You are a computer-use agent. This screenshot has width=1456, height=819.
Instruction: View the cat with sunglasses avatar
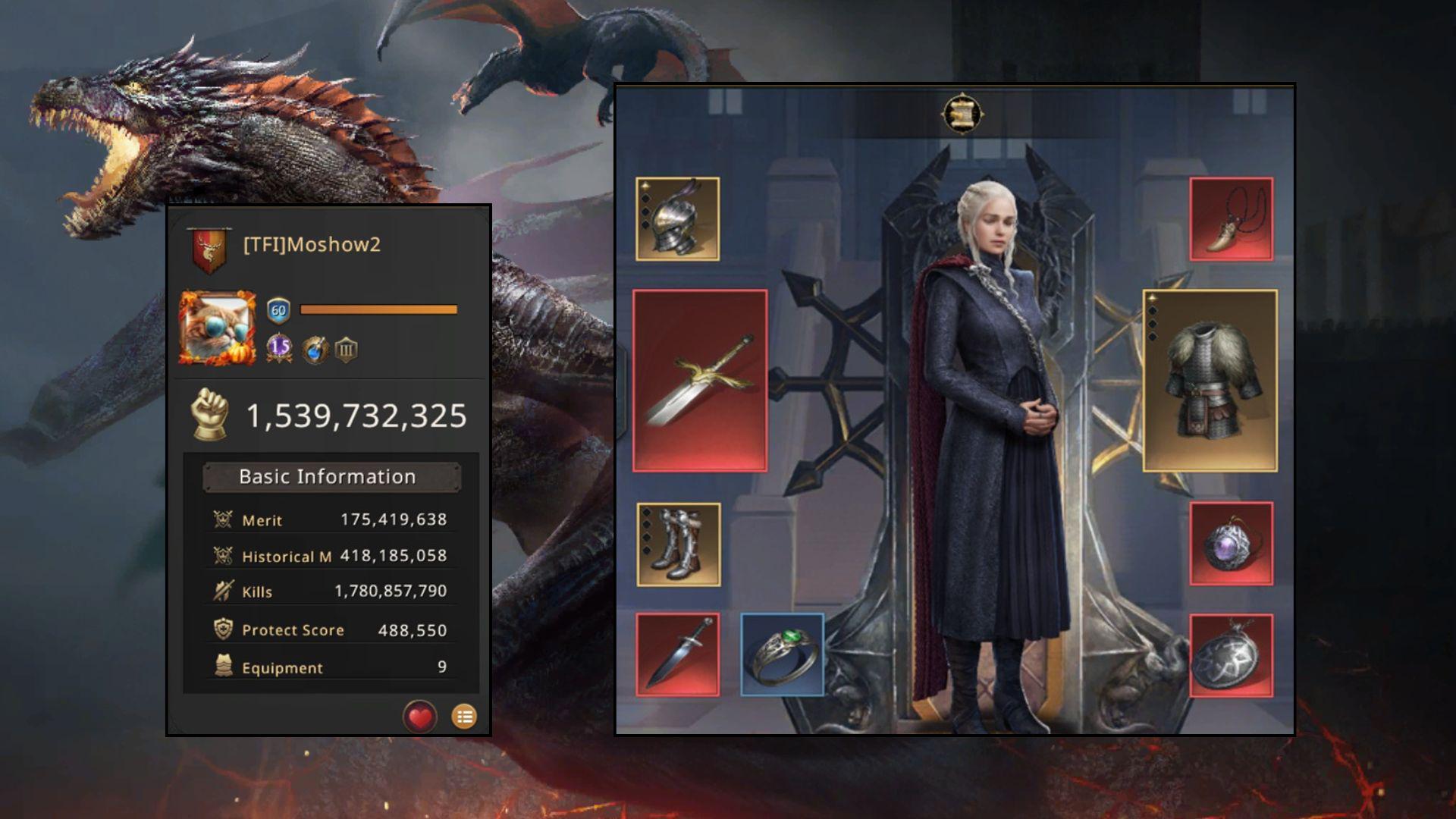click(x=218, y=328)
